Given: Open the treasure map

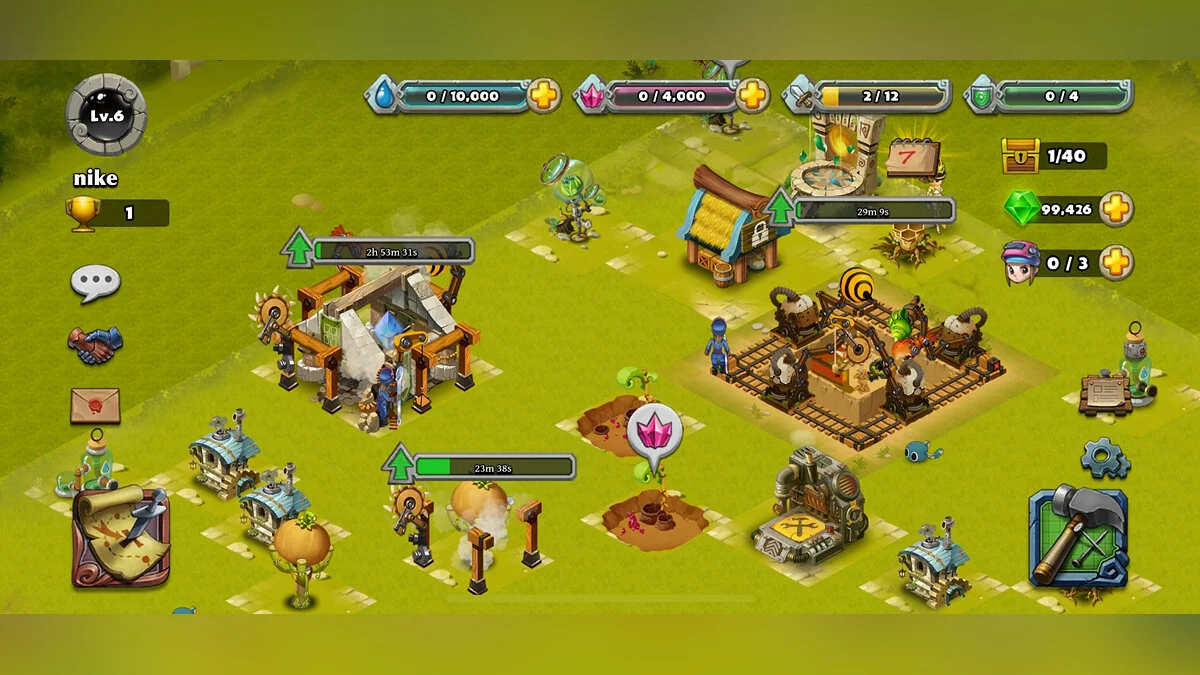Looking at the screenshot, I should tap(120, 537).
